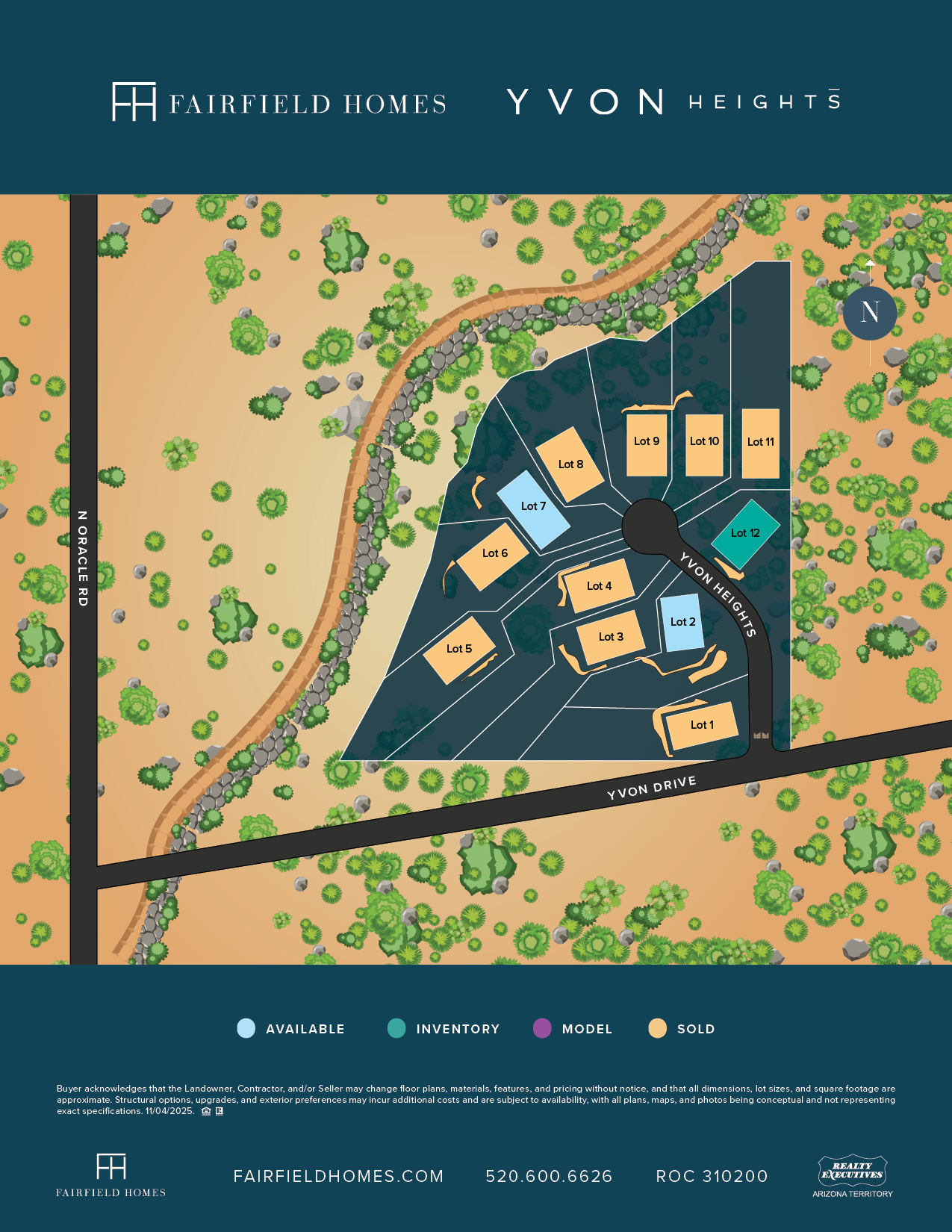The image size is (952, 1232).
Task: Open the FAIRFIELDHOMES.COM website link
Action: click(338, 1177)
